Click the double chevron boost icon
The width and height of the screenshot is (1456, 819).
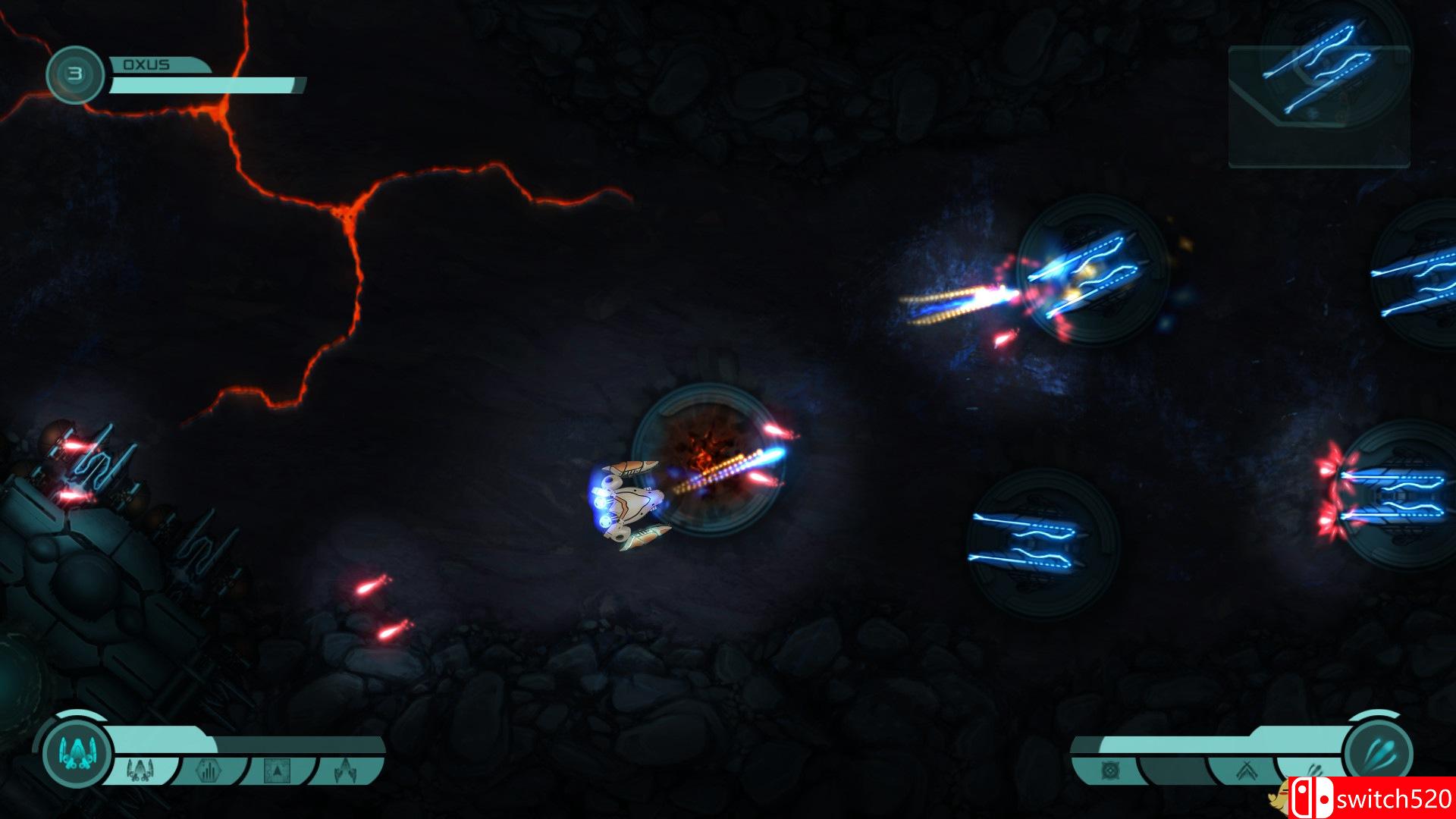[1247, 771]
